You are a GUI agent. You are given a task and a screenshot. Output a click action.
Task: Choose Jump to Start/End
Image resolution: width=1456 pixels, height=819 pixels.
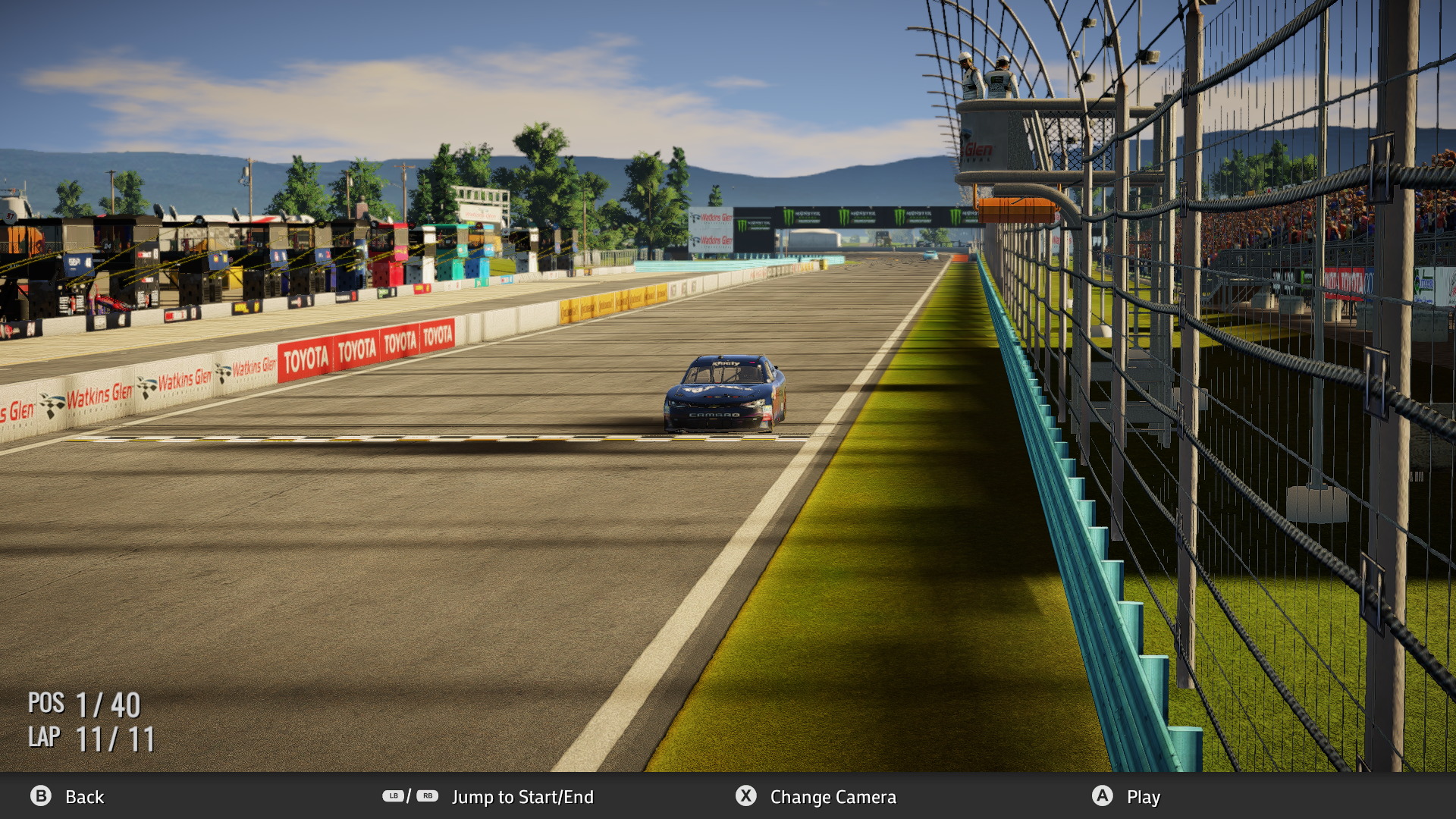click(522, 797)
